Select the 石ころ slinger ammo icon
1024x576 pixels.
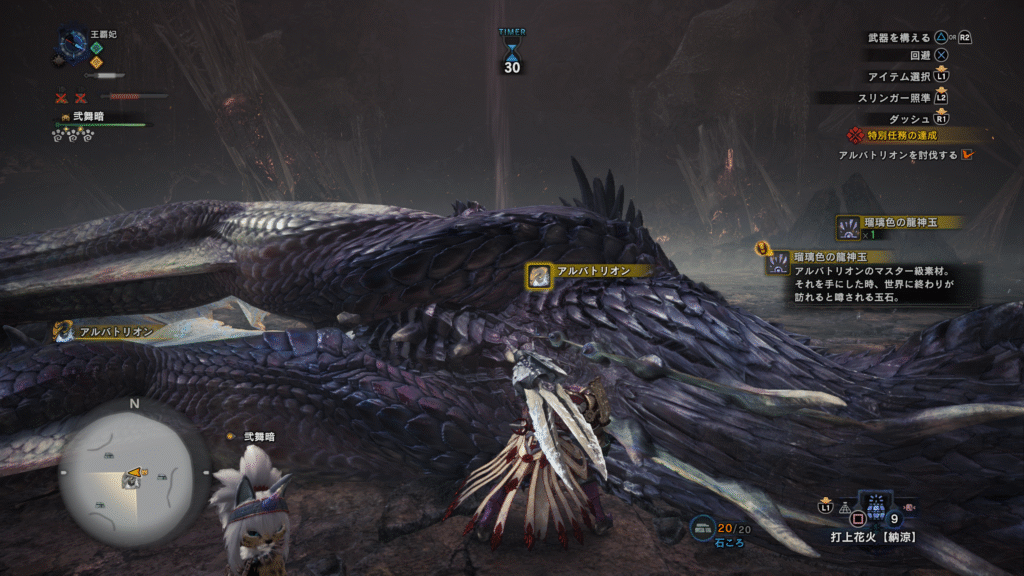702,527
